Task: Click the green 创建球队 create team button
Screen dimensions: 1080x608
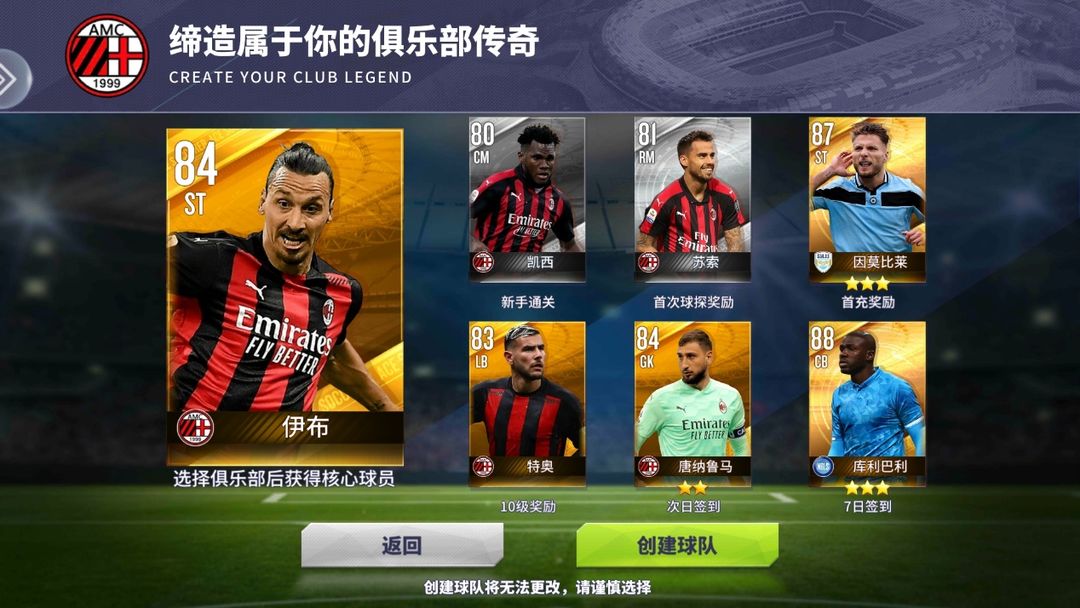Action: [677, 546]
